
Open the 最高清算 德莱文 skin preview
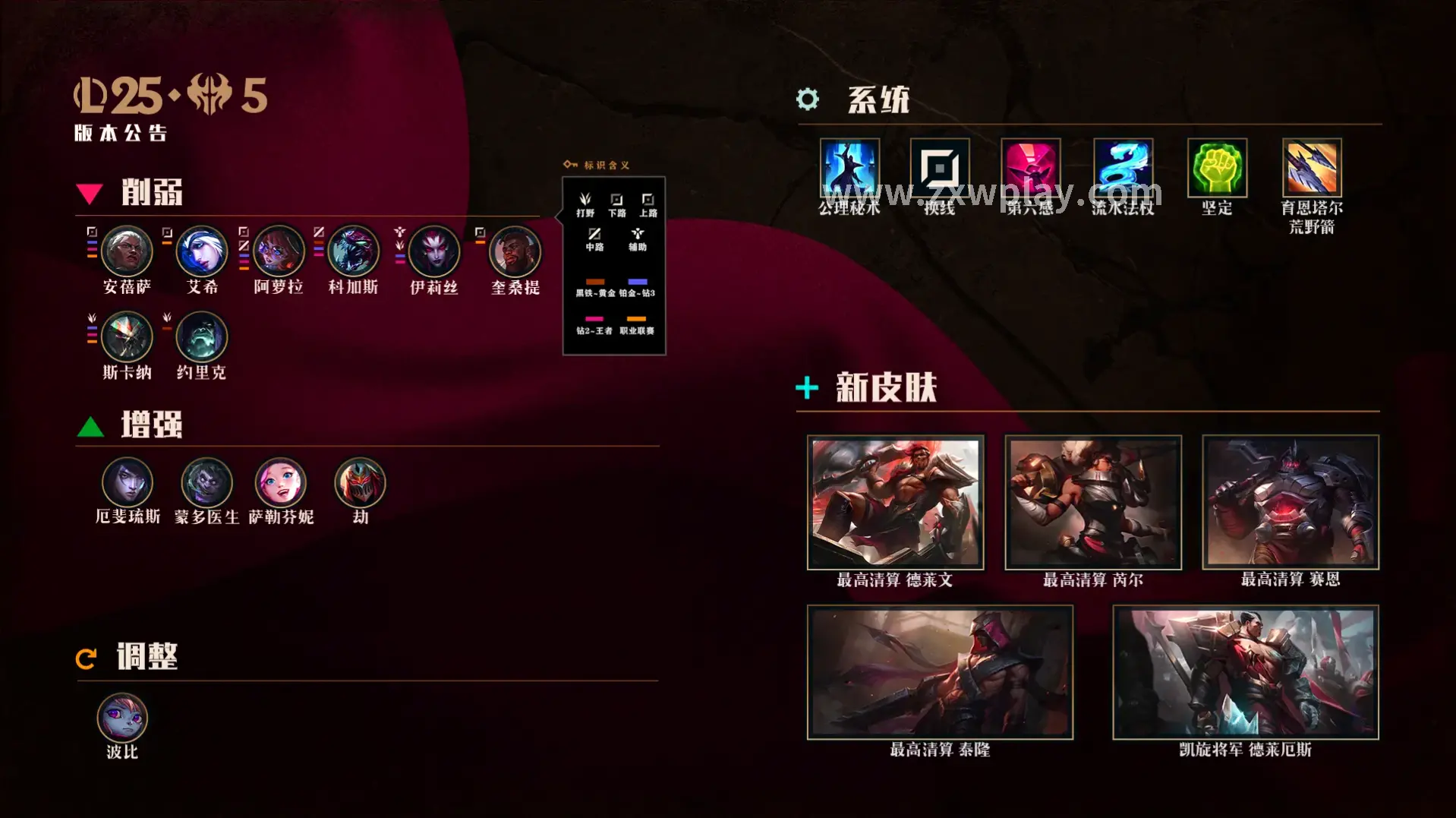point(894,502)
